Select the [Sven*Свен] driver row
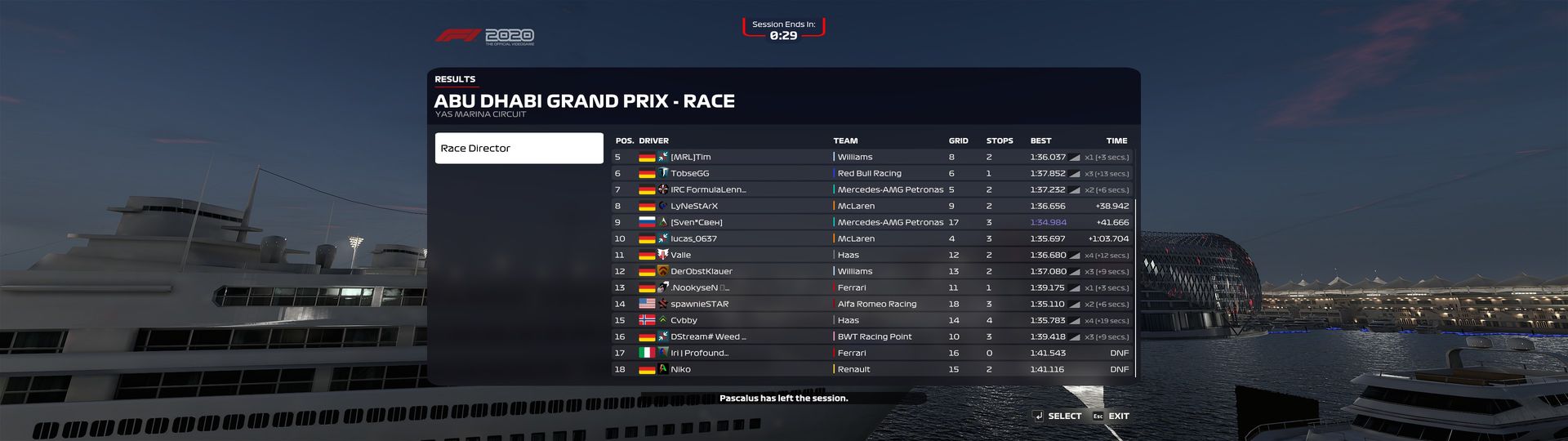Viewport: 1568px width, 441px height. [871, 222]
